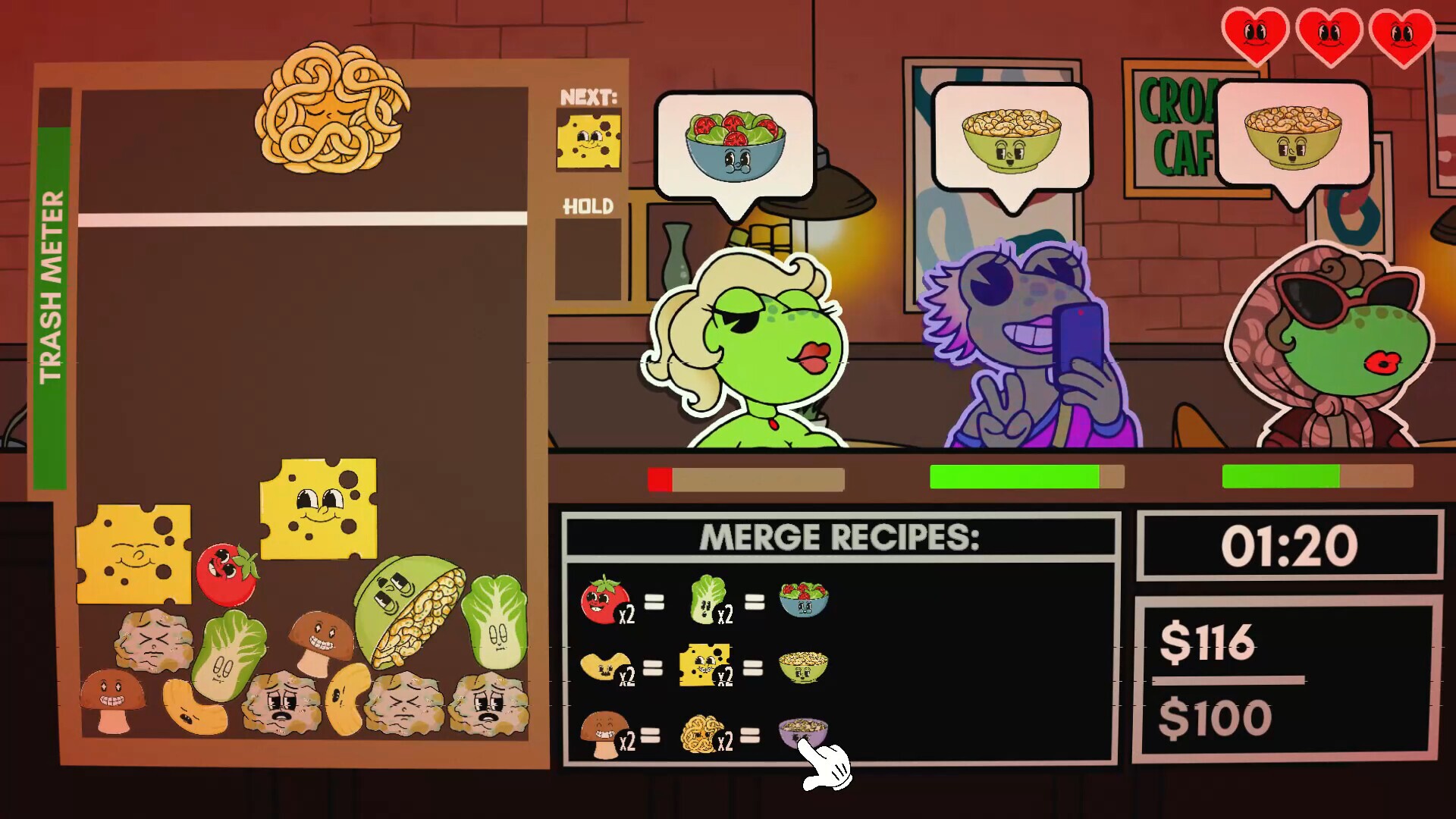Image resolution: width=1456 pixels, height=819 pixels.
Task: Click the salad bowl recipe result
Action: point(804,599)
